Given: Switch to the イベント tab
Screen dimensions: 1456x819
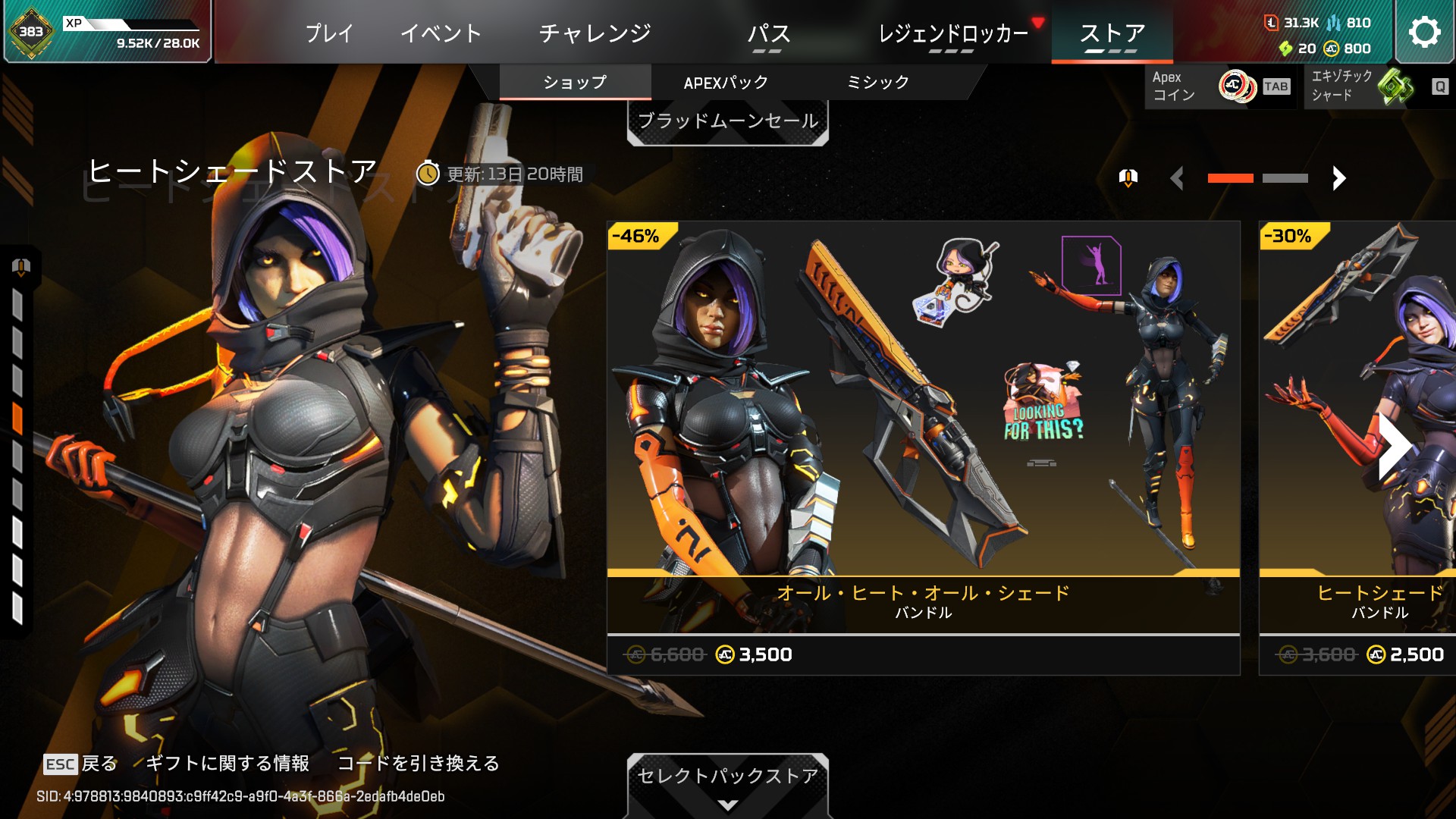Looking at the screenshot, I should click(x=441, y=33).
